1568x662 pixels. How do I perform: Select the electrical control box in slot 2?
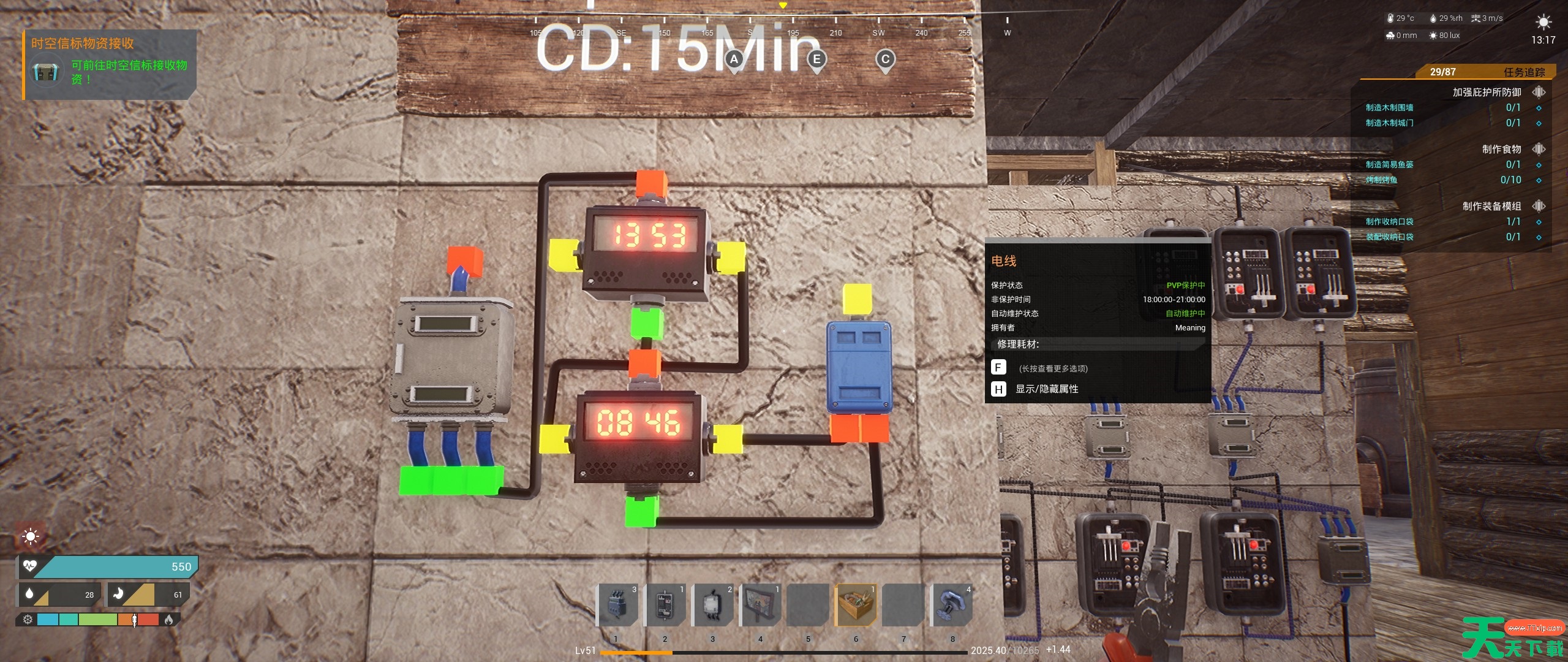[x=664, y=604]
